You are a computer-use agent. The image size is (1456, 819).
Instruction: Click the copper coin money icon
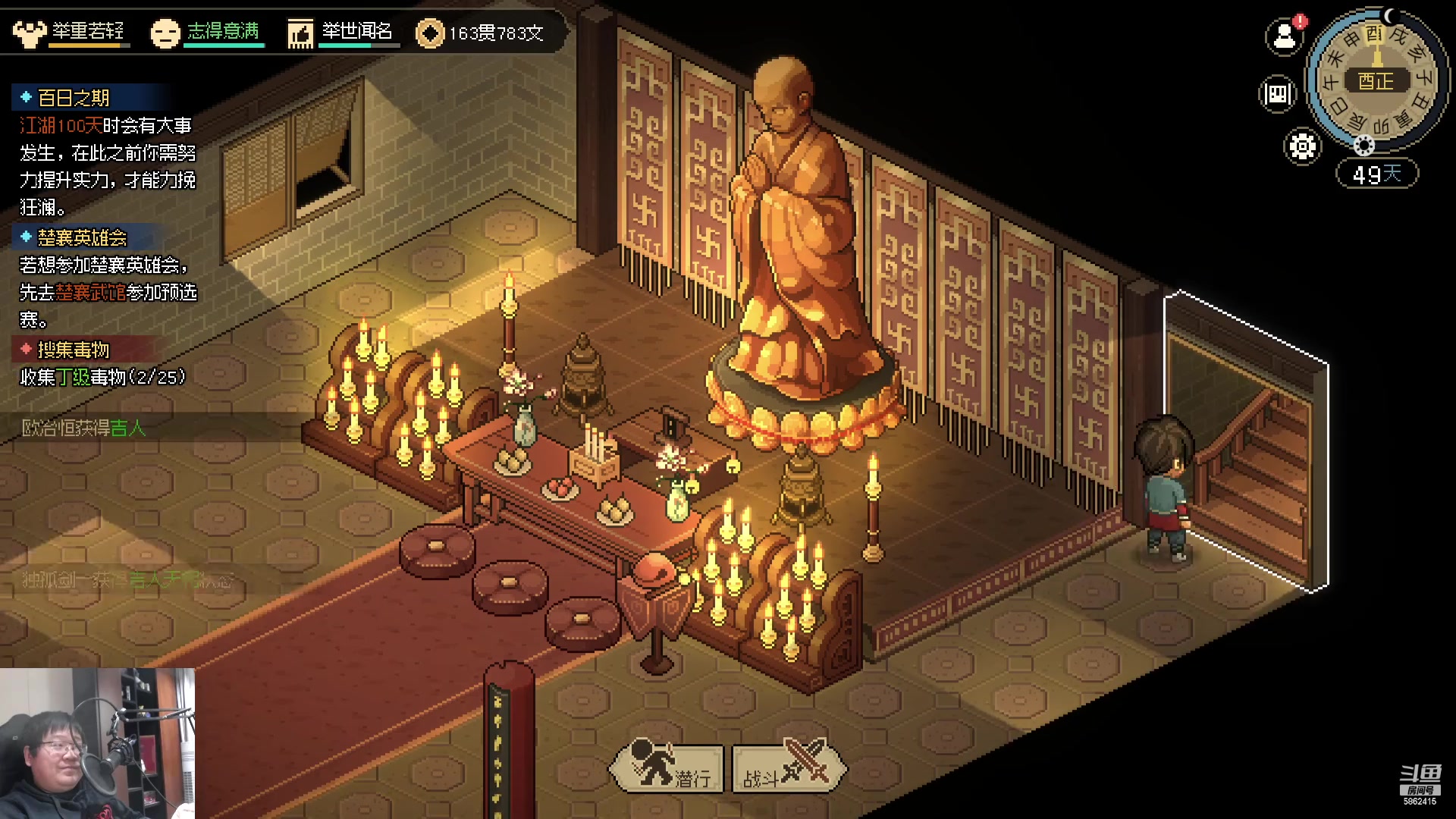tap(430, 33)
